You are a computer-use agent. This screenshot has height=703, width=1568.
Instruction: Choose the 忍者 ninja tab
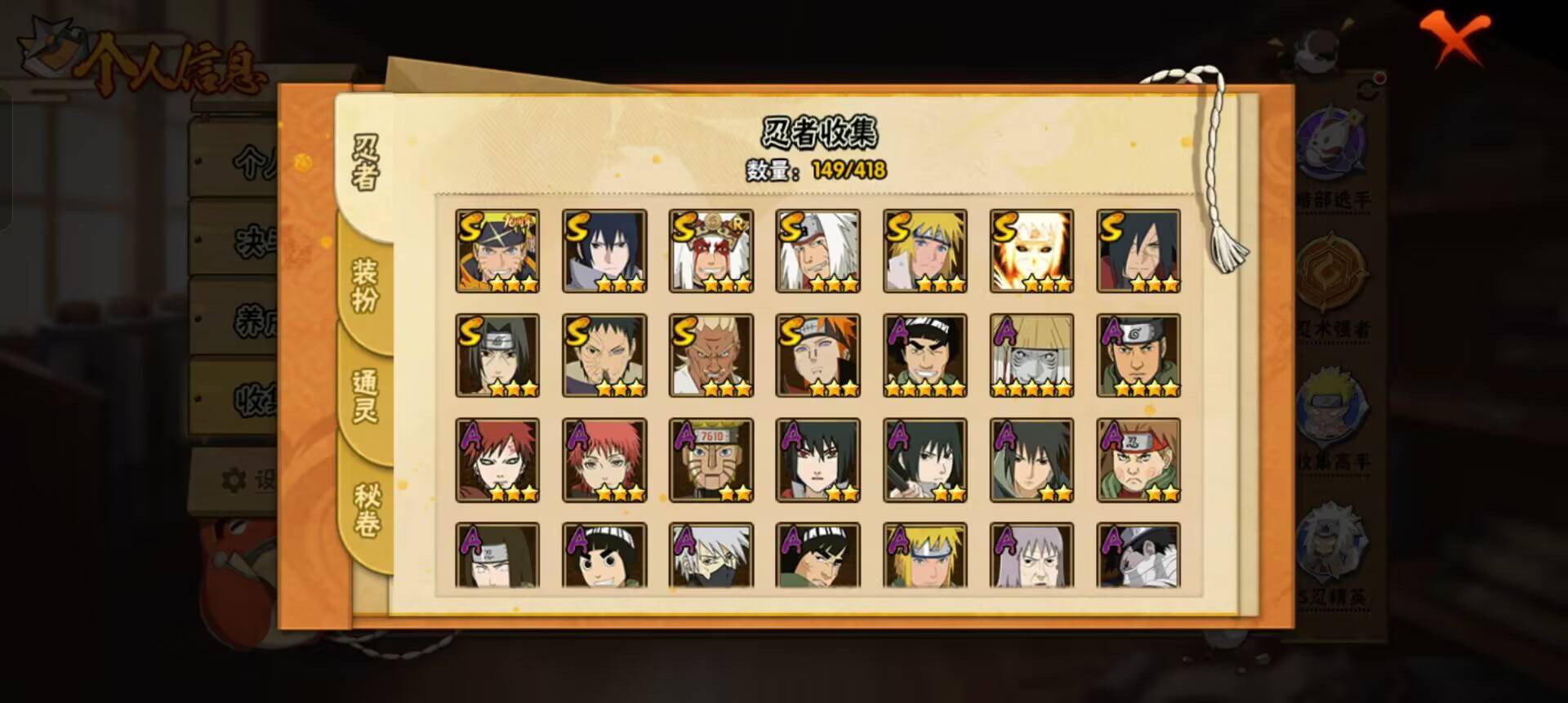[365, 162]
